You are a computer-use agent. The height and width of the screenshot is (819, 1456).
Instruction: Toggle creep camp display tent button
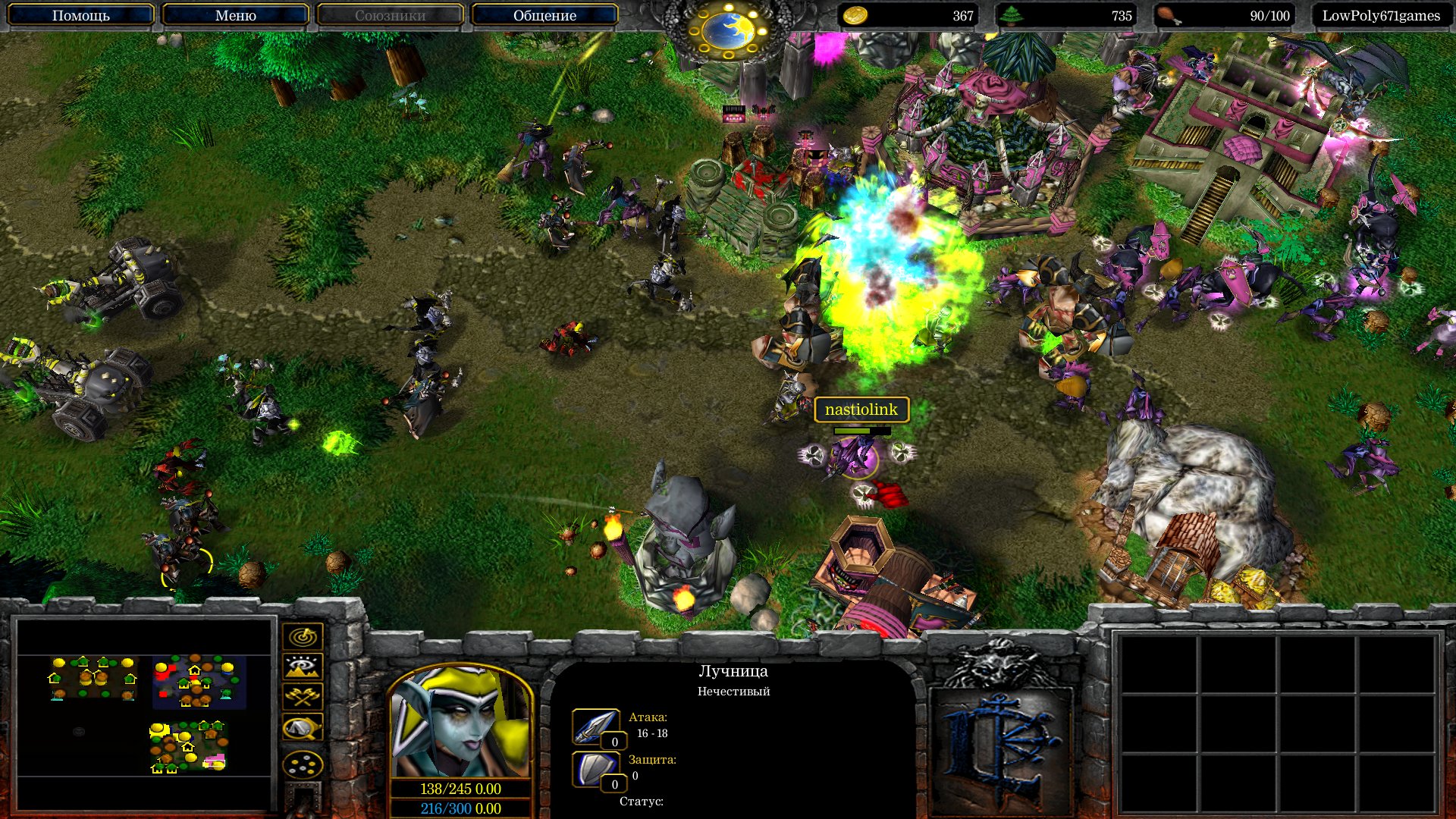(x=303, y=728)
